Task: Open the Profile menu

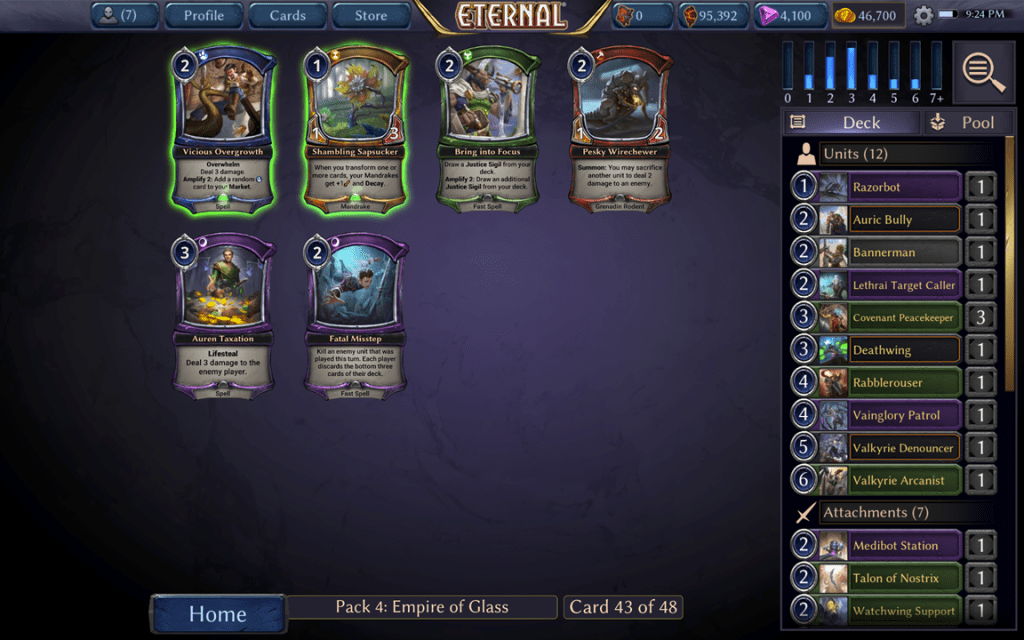Action: pyautogui.click(x=203, y=15)
